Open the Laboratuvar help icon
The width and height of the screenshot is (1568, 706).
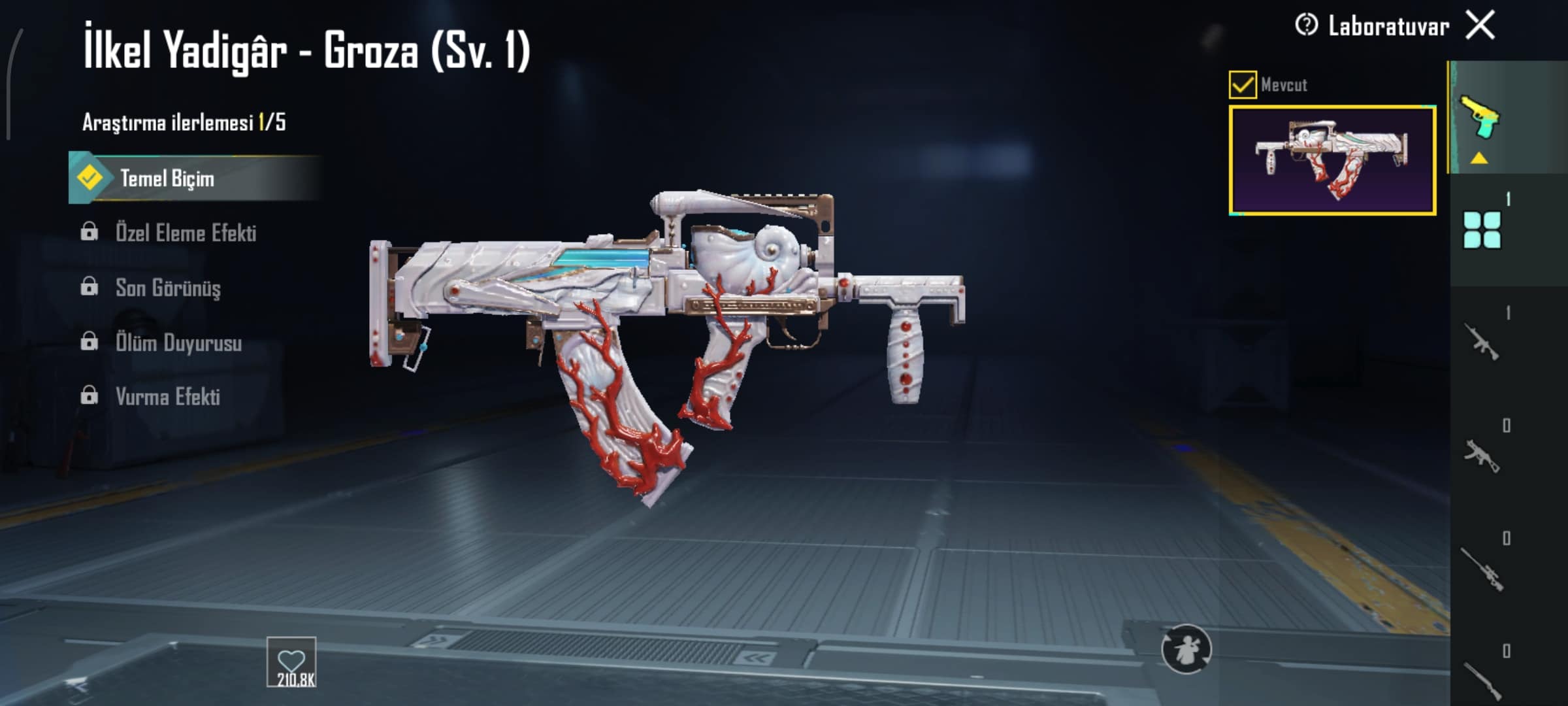click(1306, 26)
